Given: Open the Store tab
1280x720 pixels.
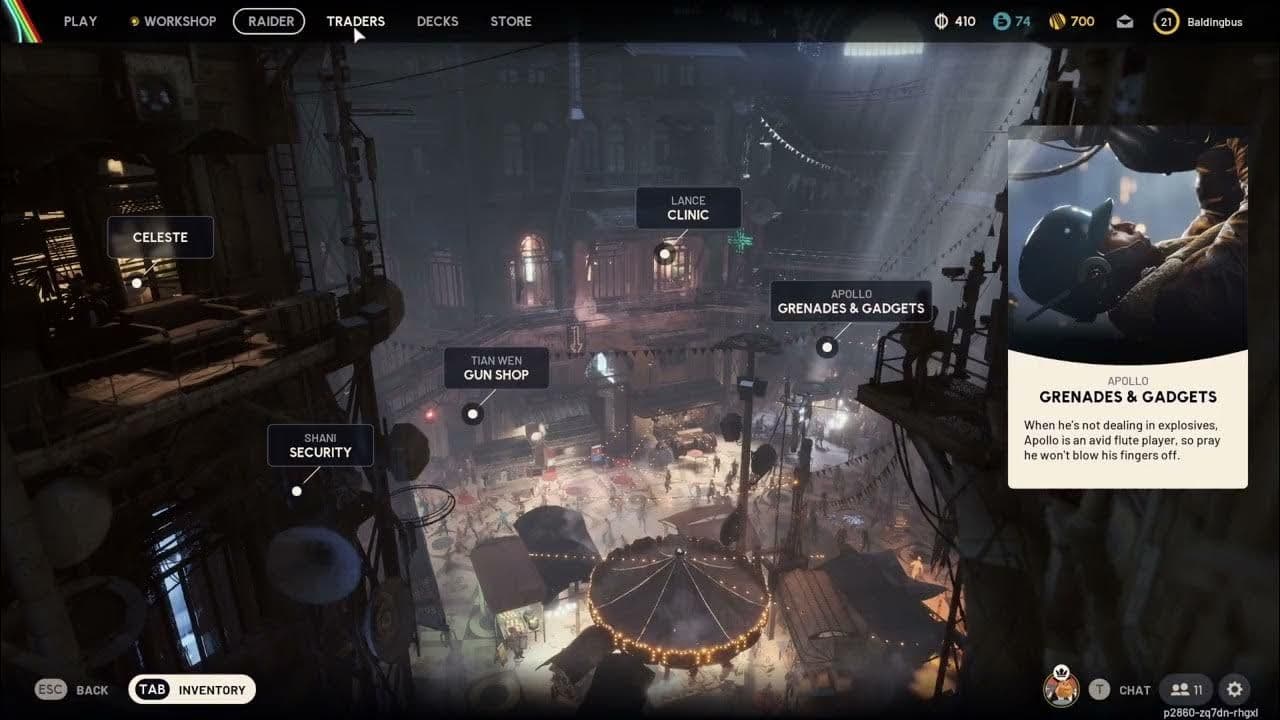Looking at the screenshot, I should [511, 21].
